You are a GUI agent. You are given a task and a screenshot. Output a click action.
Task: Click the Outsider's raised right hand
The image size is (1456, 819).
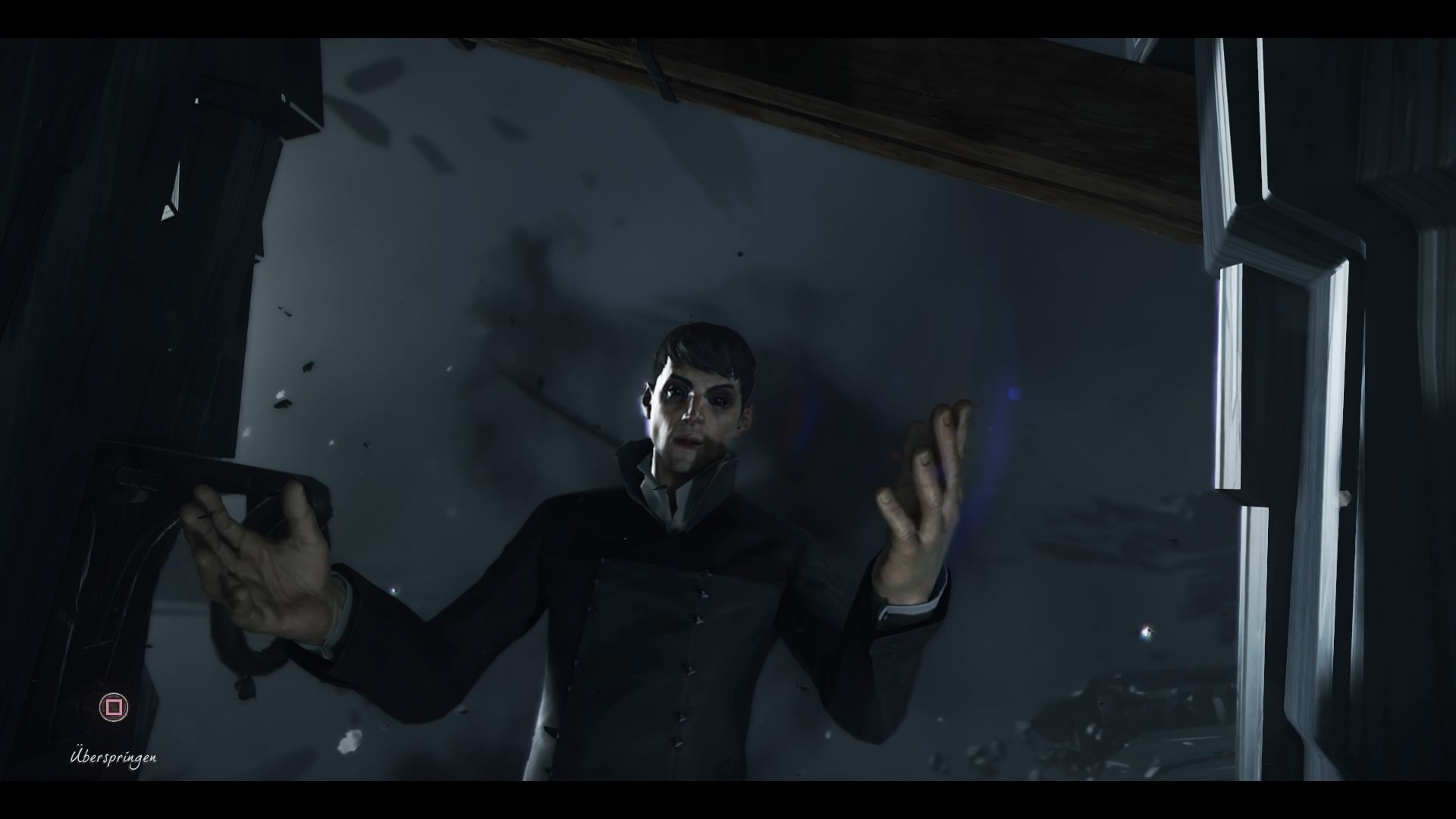[x=921, y=493]
